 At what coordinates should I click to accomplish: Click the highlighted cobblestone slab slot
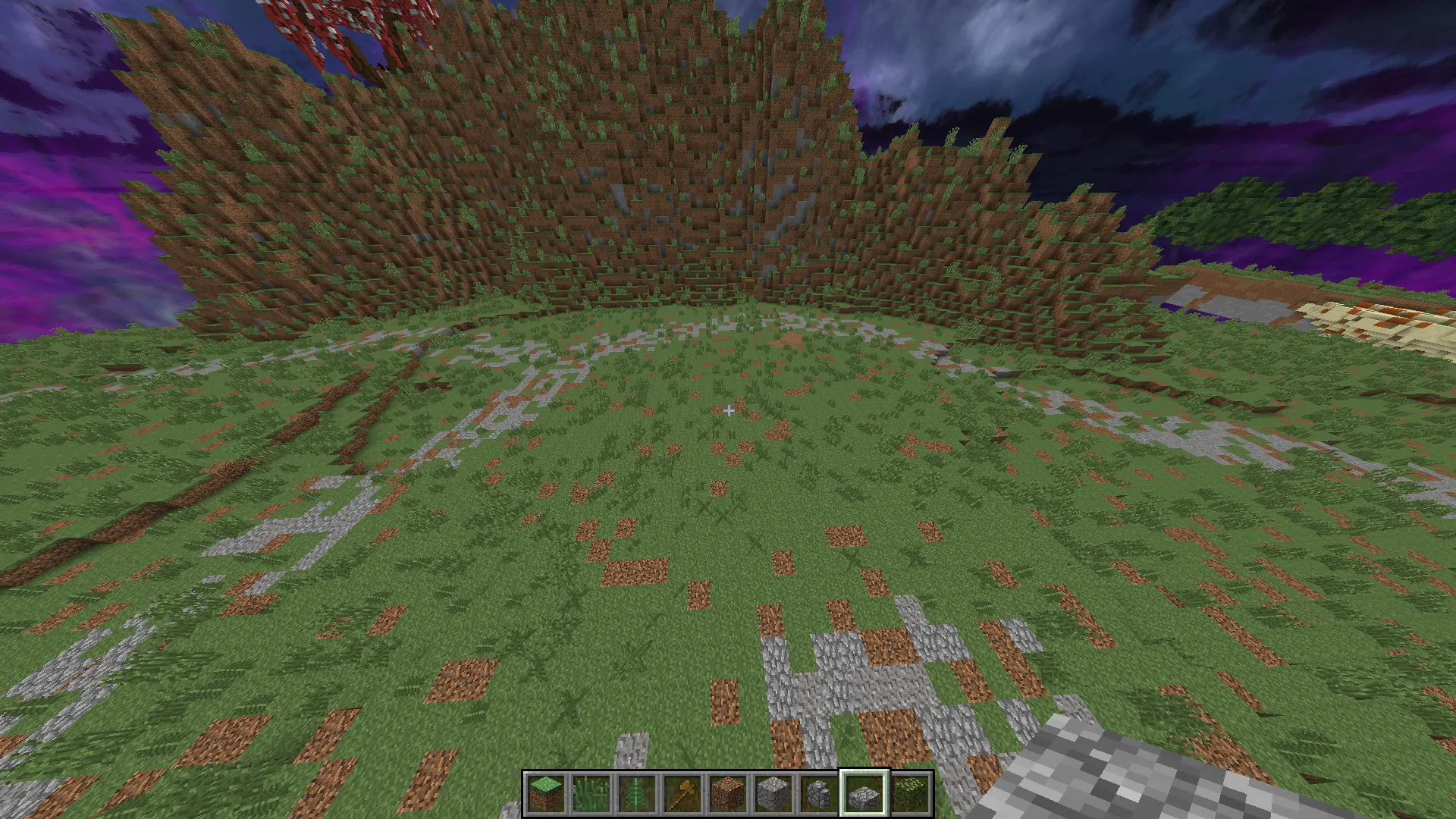pos(864,794)
